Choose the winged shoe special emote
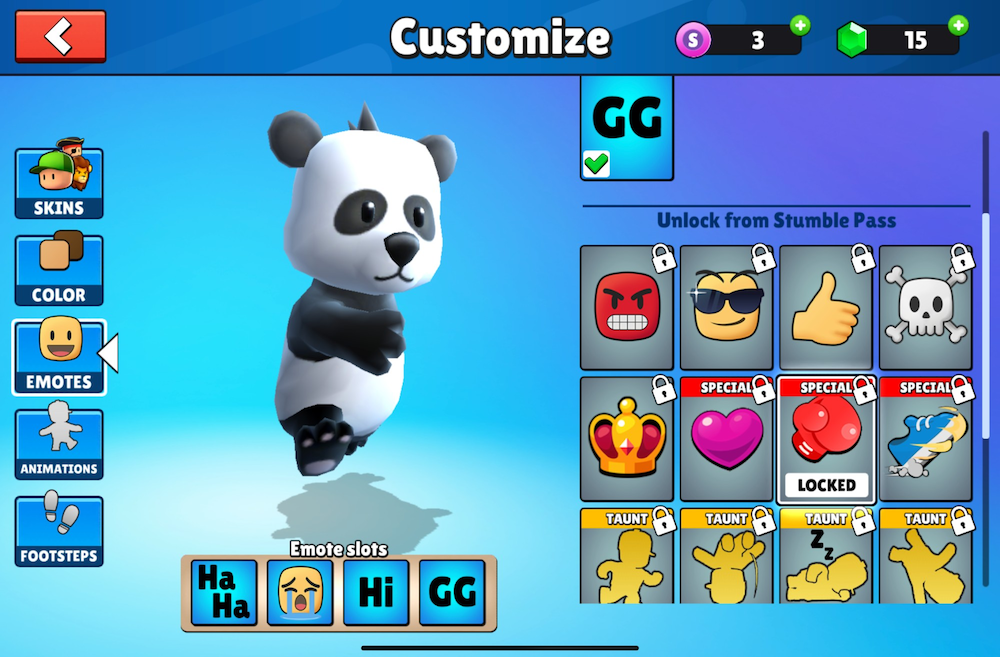Screen dimensions: 1000x657 (925, 440)
